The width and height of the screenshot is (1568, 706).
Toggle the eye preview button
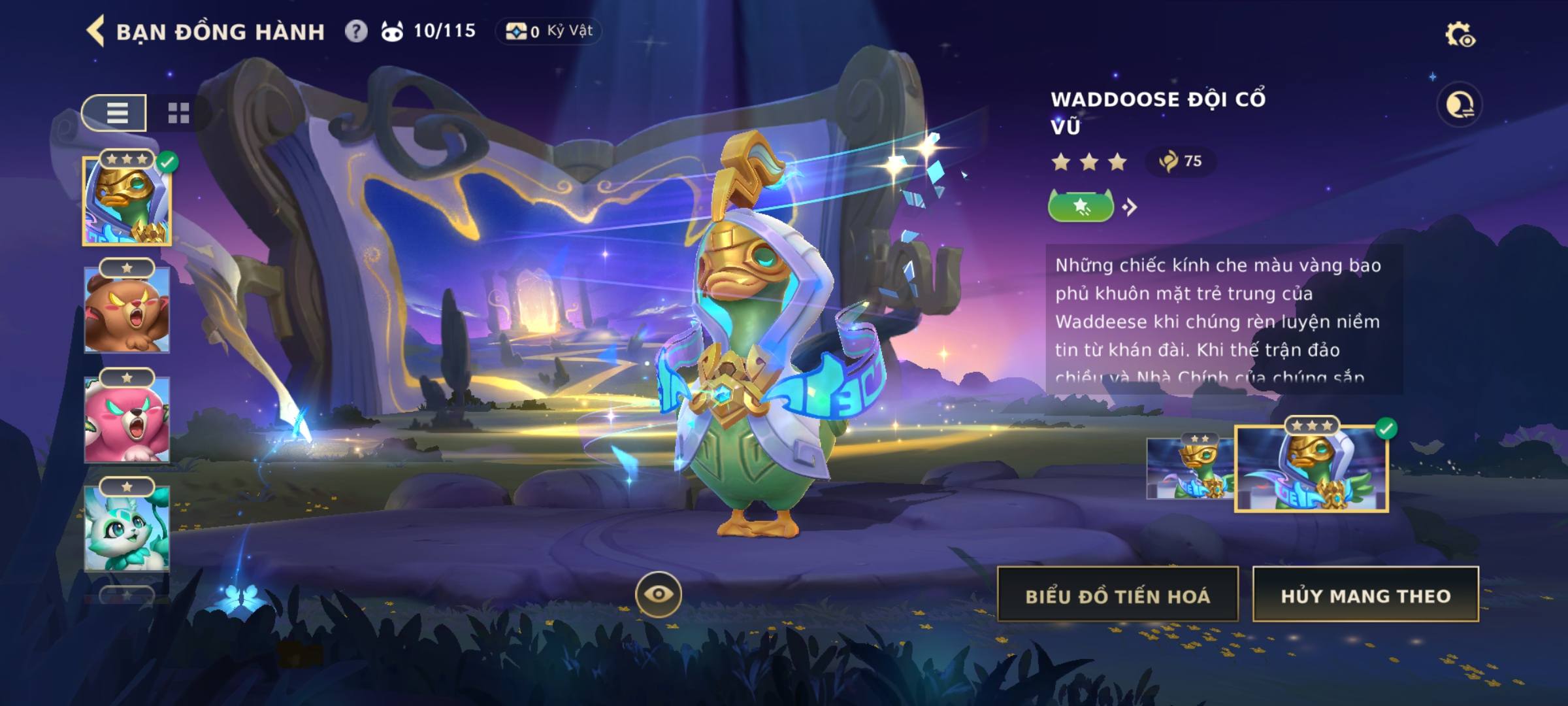point(658,594)
